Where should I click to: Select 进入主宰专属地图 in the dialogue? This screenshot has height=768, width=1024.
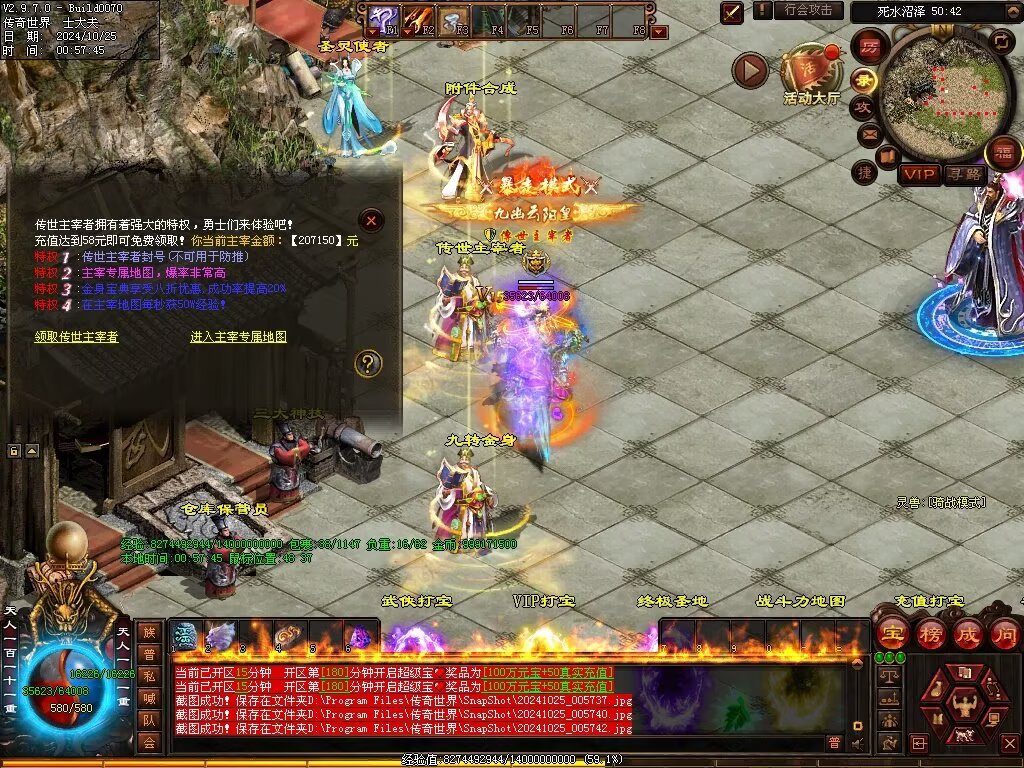[x=238, y=337]
